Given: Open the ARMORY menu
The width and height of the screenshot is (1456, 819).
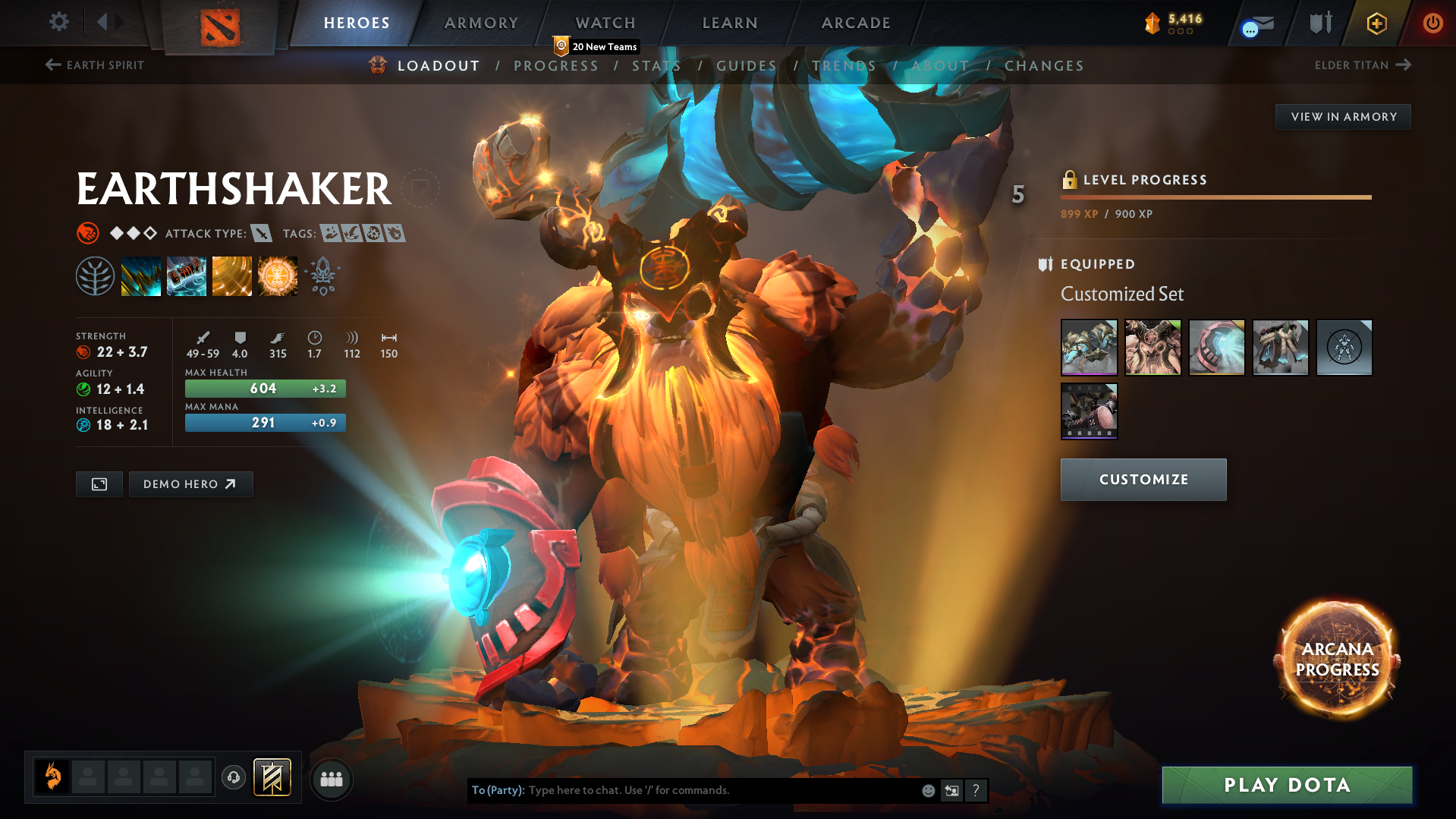Looking at the screenshot, I should point(481,23).
